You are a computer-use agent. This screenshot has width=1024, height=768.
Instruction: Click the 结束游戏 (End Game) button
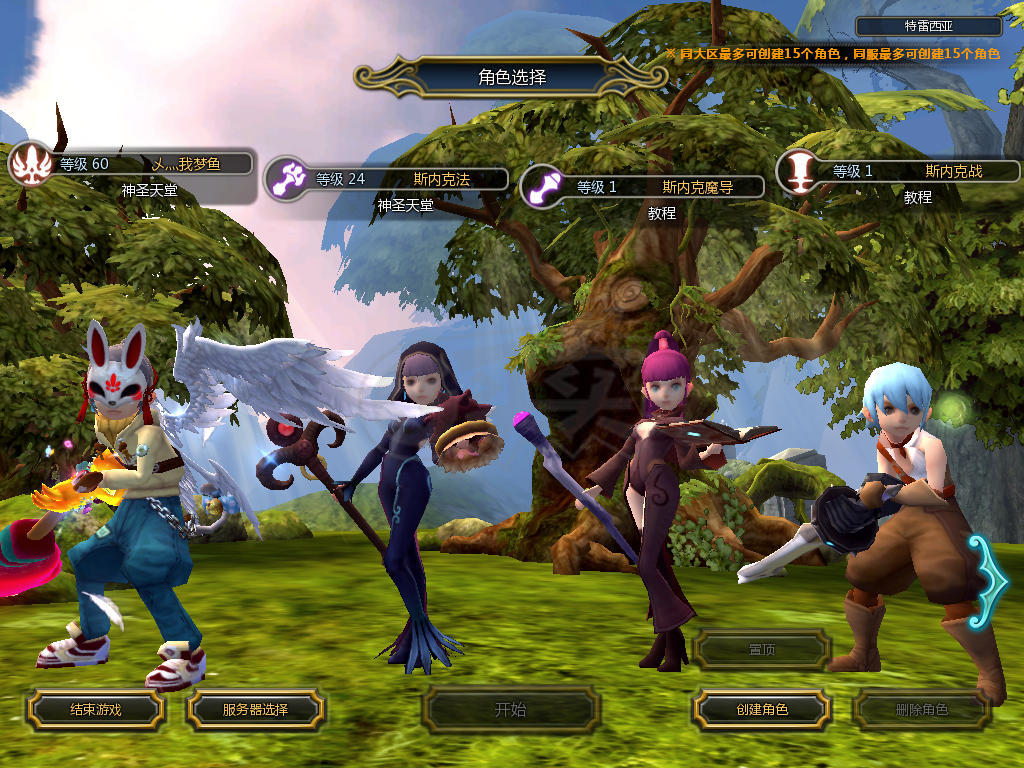tap(95, 710)
